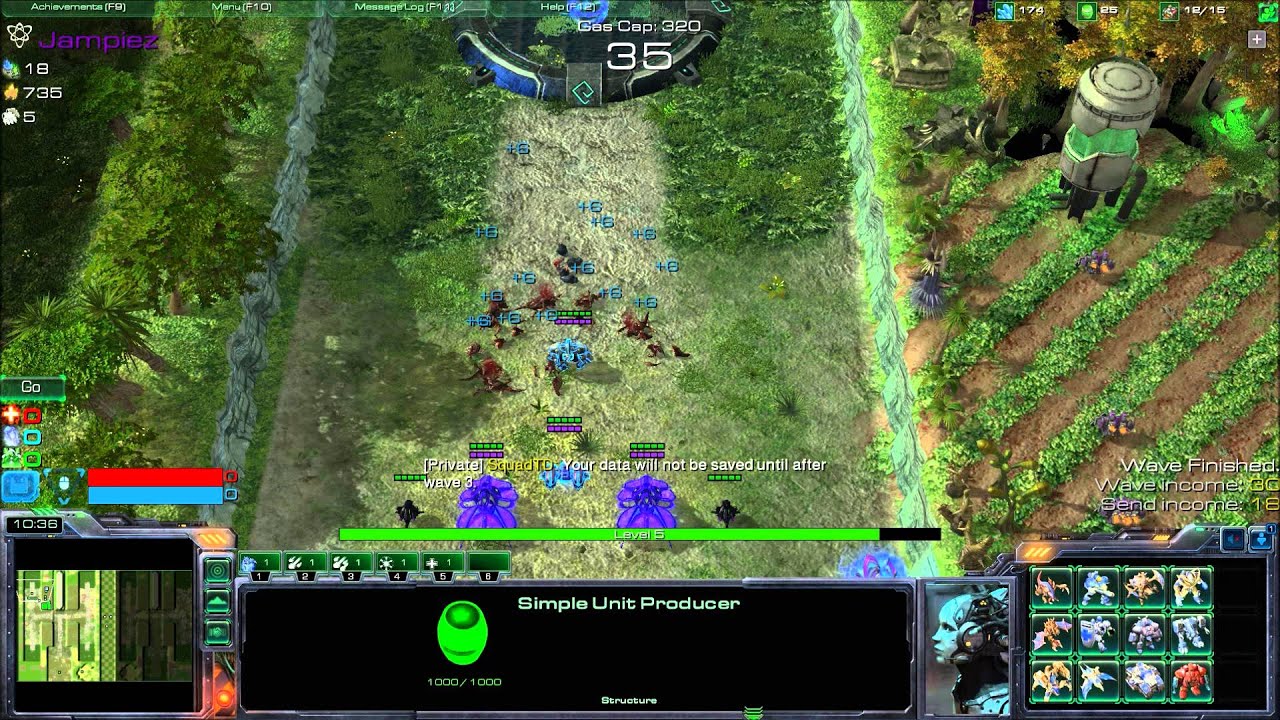Select control group 4 with star icon
The image size is (1280, 720).
click(x=397, y=564)
